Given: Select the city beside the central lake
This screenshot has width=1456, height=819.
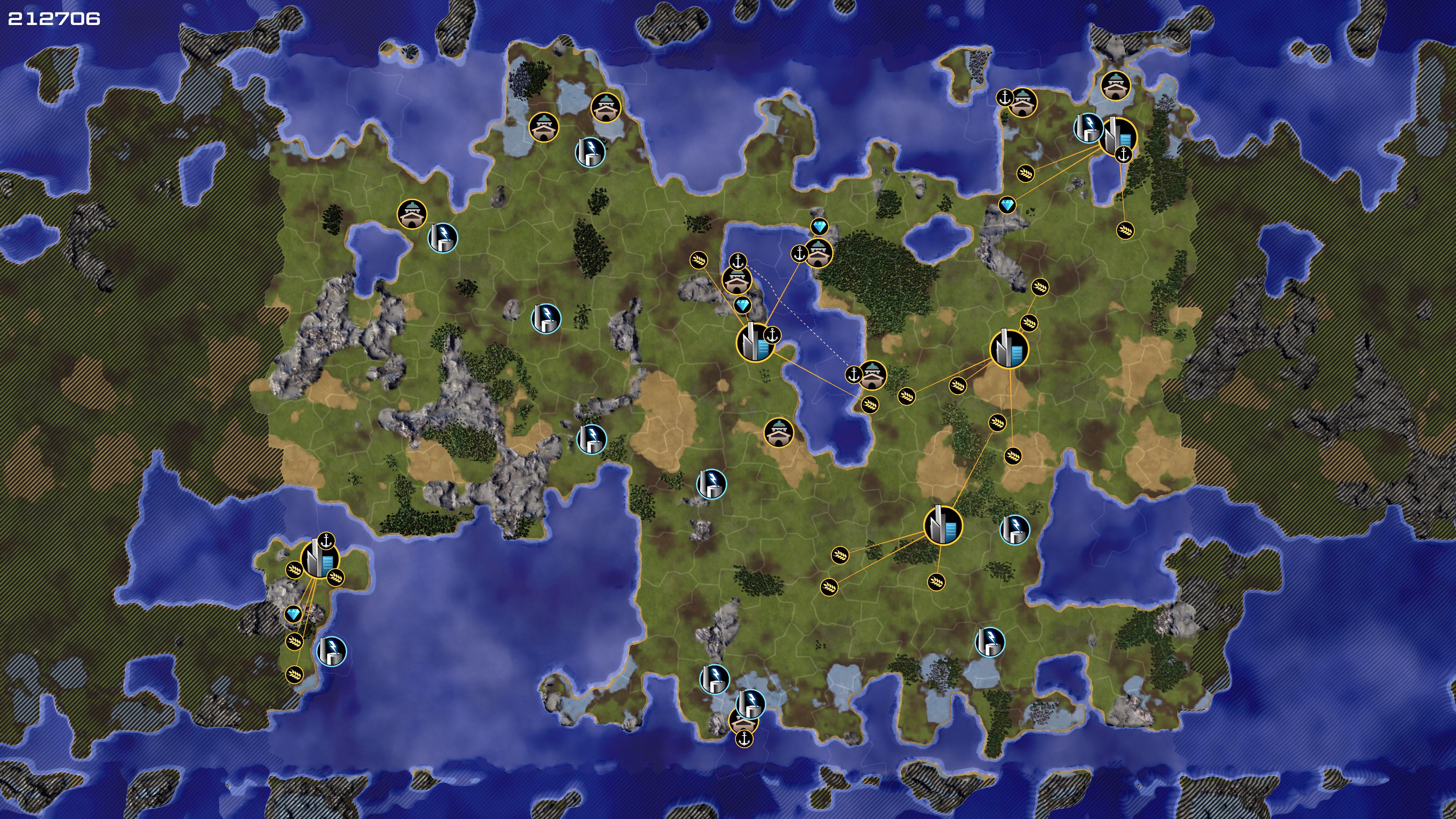Looking at the screenshot, I should (x=755, y=342).
